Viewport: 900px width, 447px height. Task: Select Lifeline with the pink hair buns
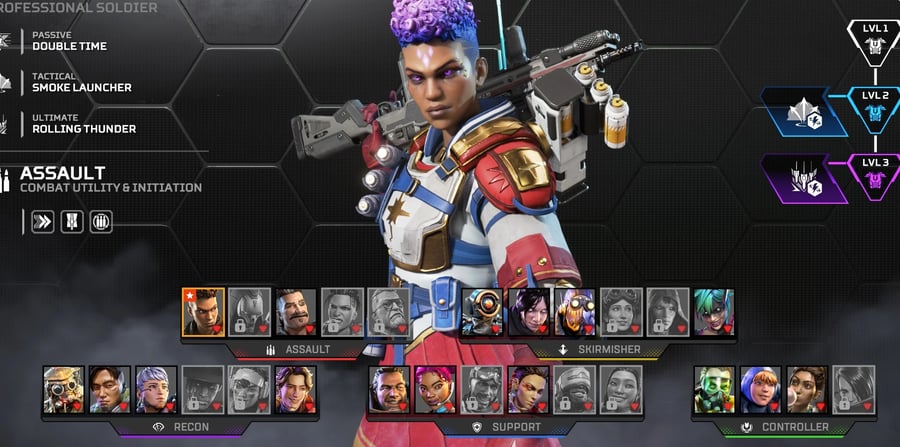(x=435, y=390)
